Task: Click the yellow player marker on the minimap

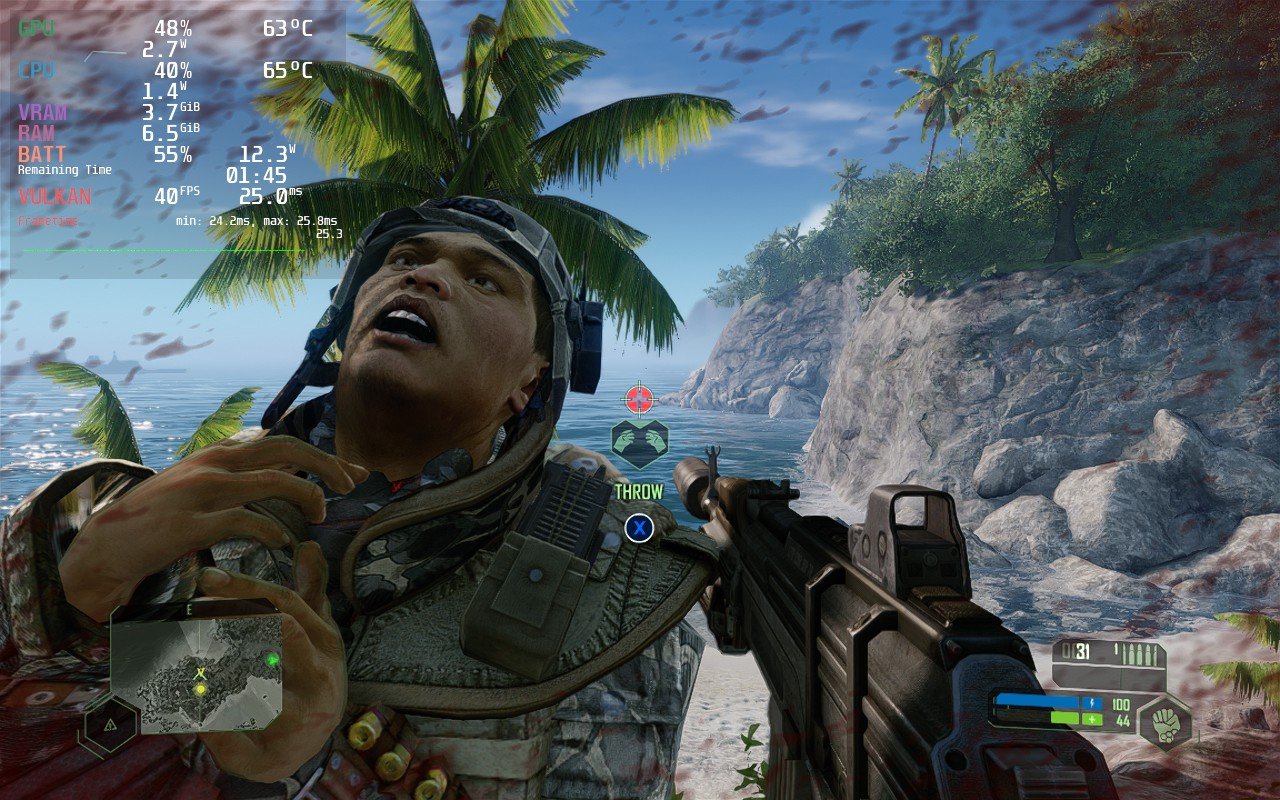Action: 198,688
